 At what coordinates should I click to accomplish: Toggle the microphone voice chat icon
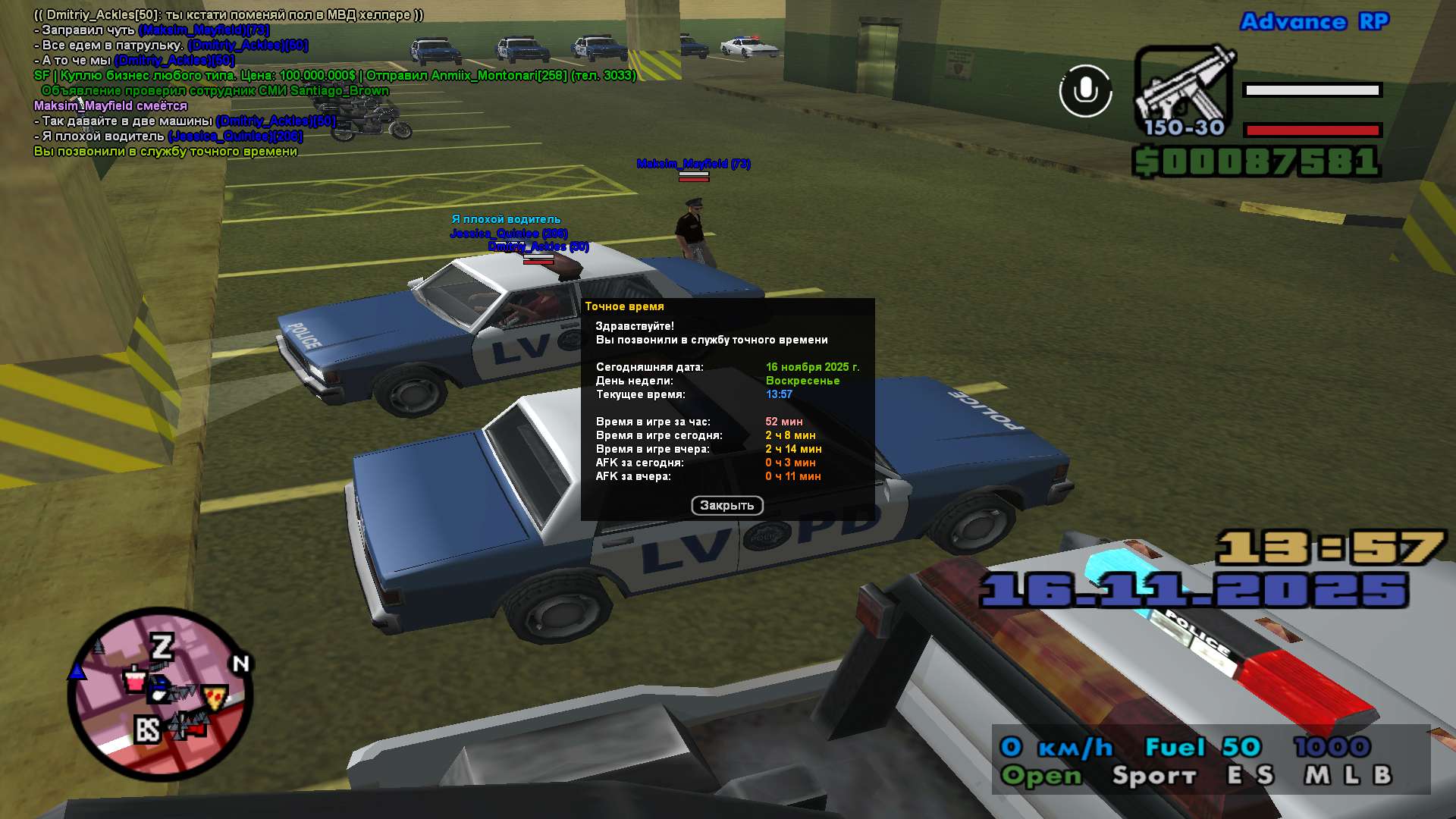(1085, 91)
